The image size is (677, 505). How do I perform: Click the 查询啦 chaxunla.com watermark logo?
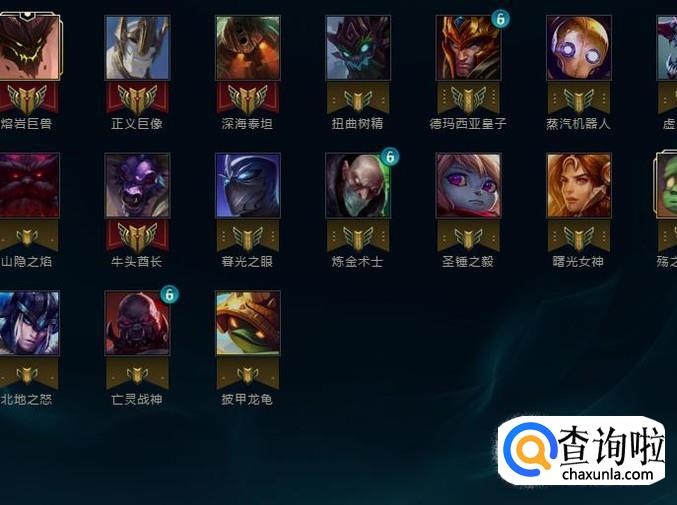click(582, 451)
